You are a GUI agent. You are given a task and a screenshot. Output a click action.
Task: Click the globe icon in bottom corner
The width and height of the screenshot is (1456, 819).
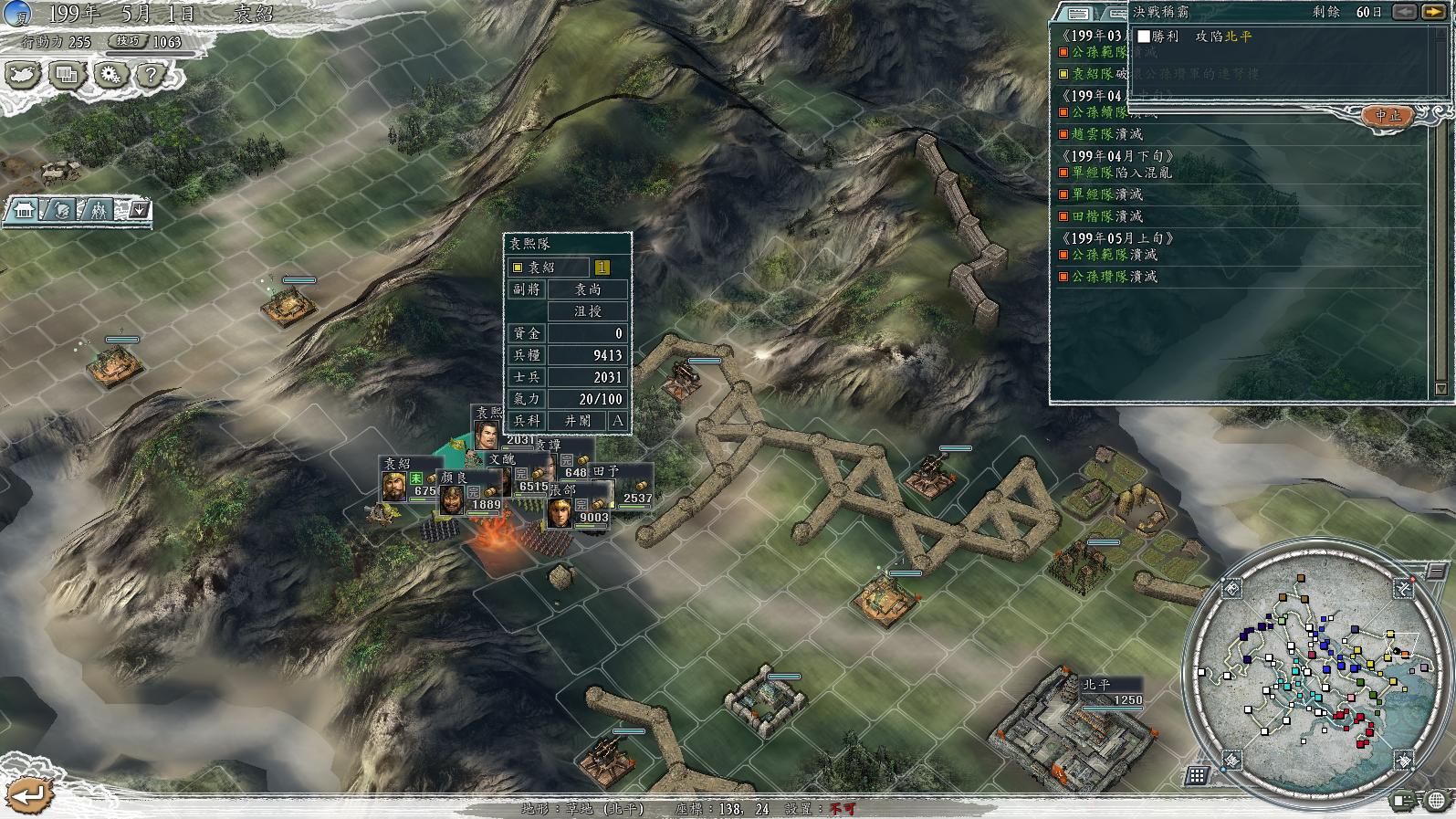pyautogui.click(x=1438, y=800)
